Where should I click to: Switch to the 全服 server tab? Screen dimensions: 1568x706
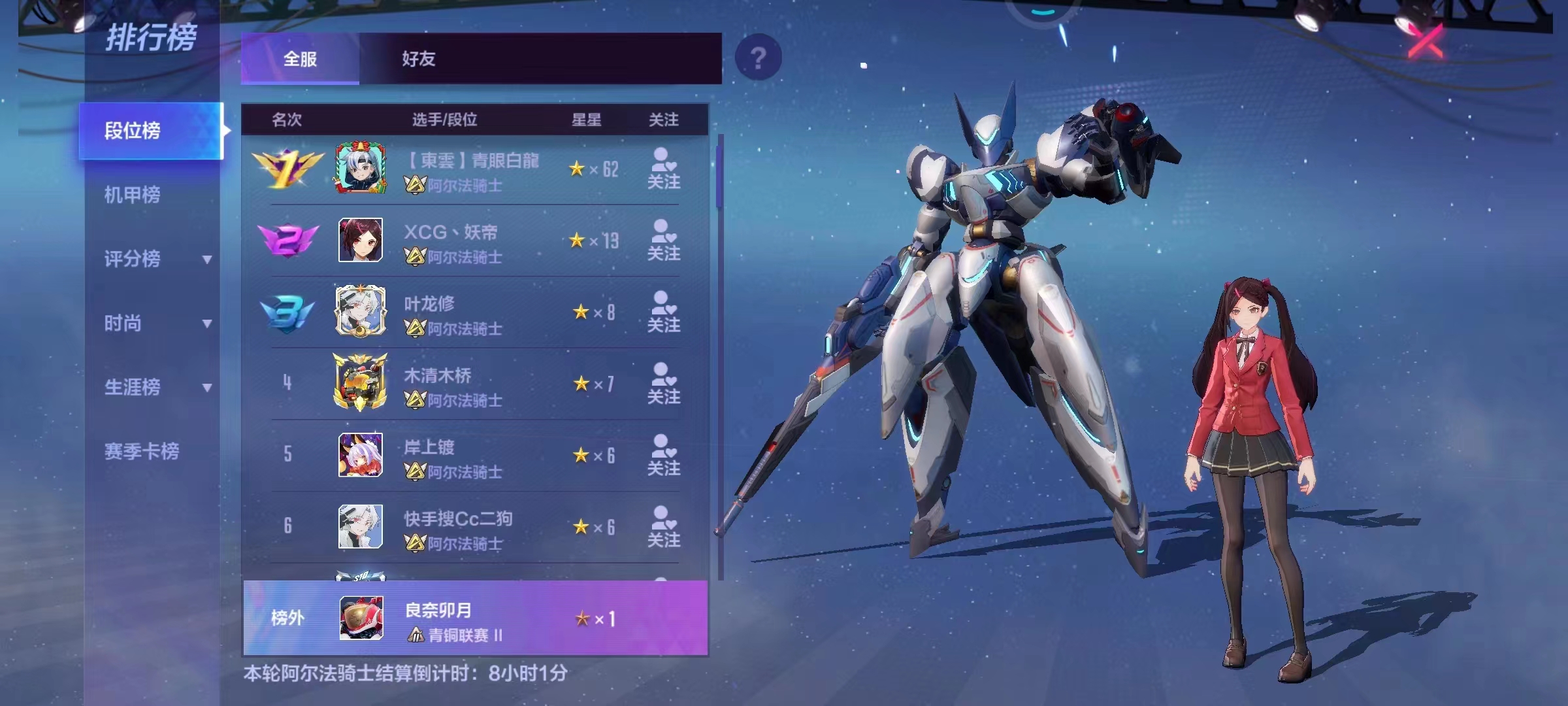(300, 59)
